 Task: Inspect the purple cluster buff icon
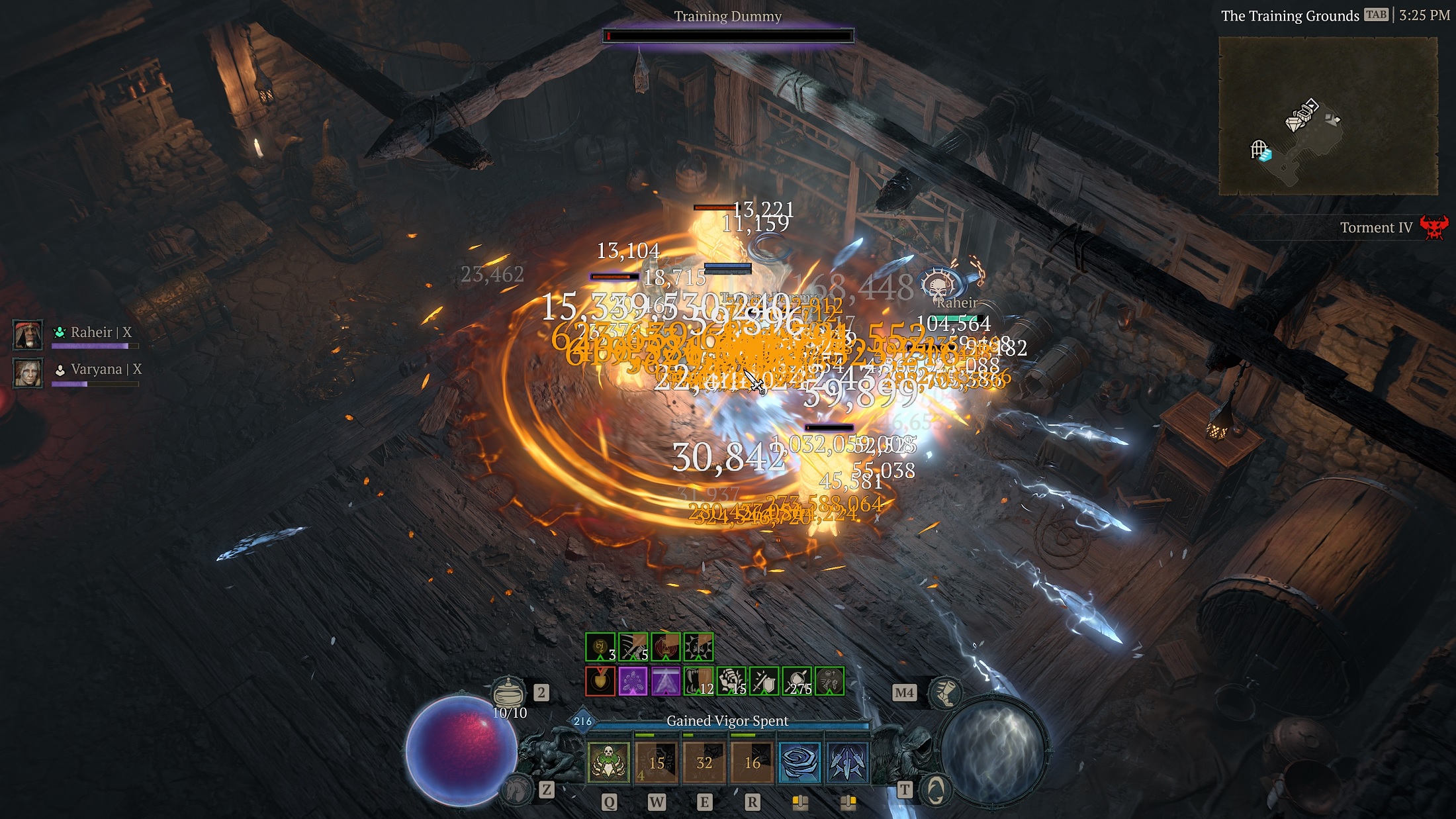point(633,681)
